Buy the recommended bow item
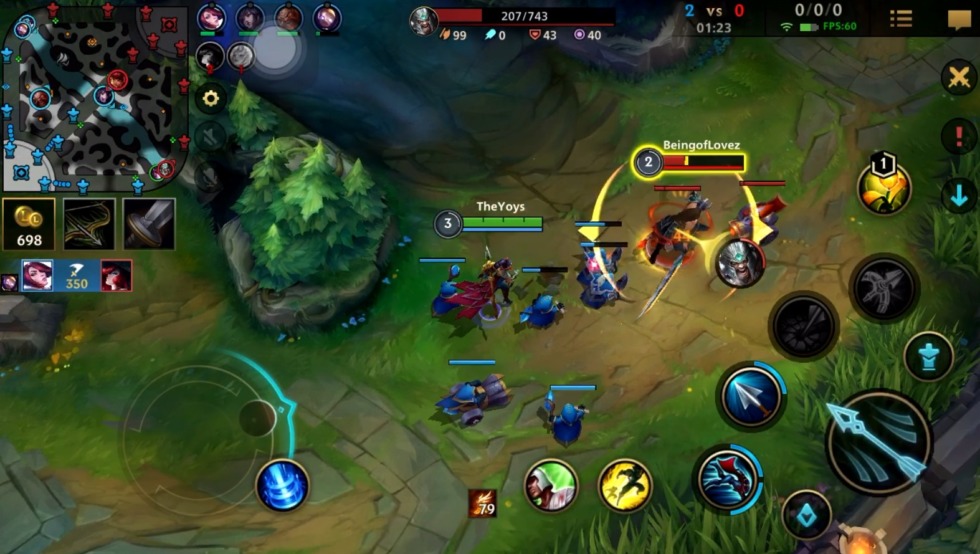This screenshot has height=554, width=980. [89, 224]
